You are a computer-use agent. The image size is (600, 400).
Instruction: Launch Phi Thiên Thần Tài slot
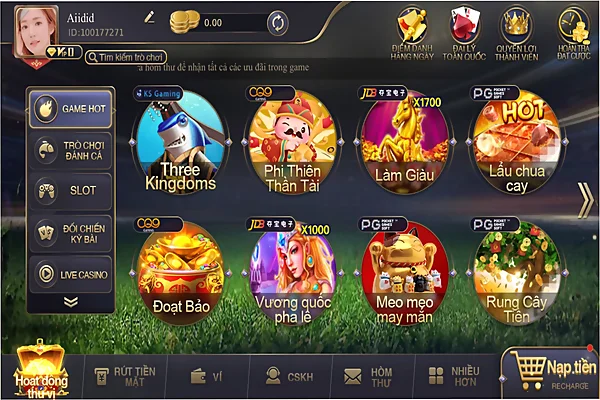(x=291, y=146)
